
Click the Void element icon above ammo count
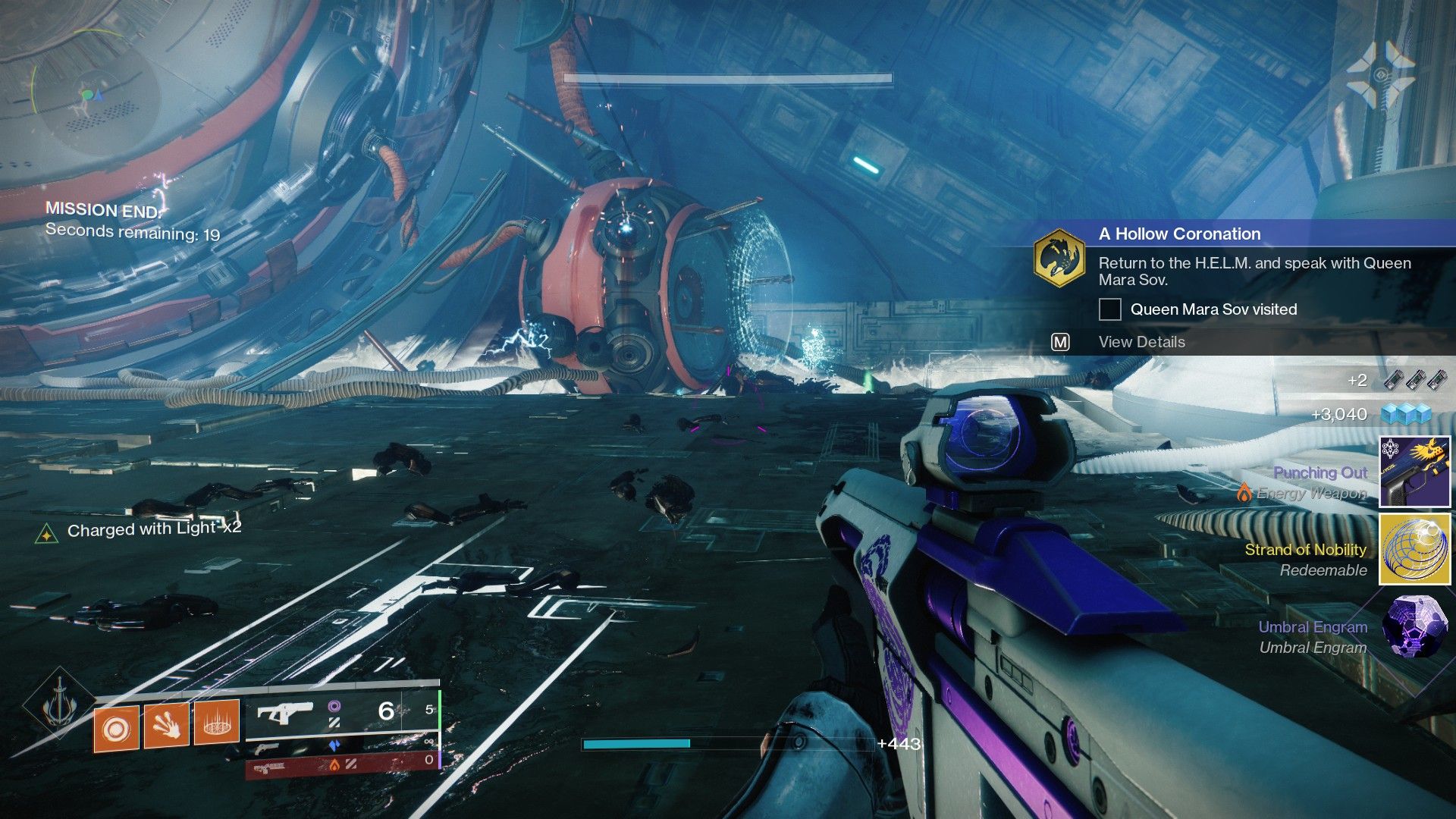point(335,708)
